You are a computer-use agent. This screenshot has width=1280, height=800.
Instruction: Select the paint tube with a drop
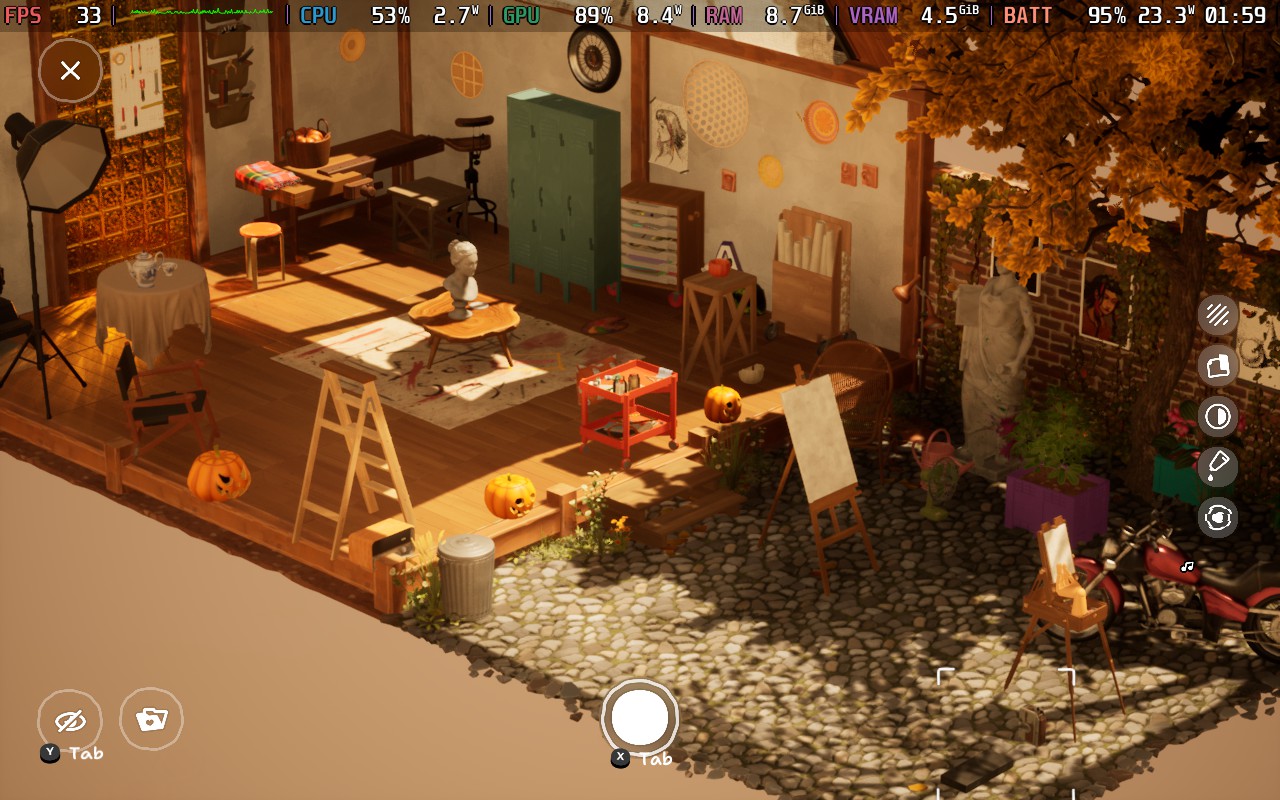(x=1218, y=466)
